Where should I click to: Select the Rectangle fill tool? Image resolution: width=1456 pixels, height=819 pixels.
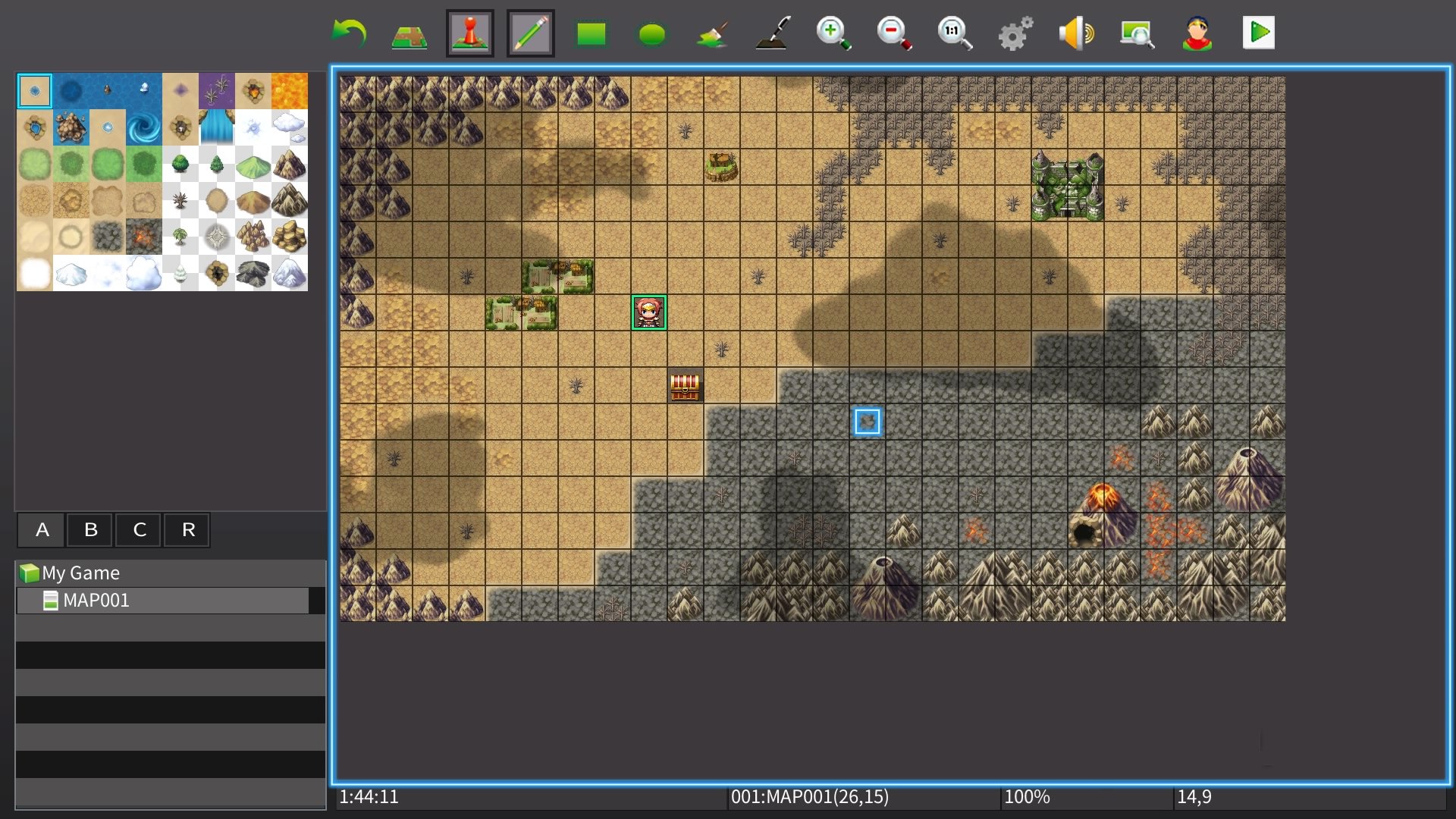[x=591, y=32]
